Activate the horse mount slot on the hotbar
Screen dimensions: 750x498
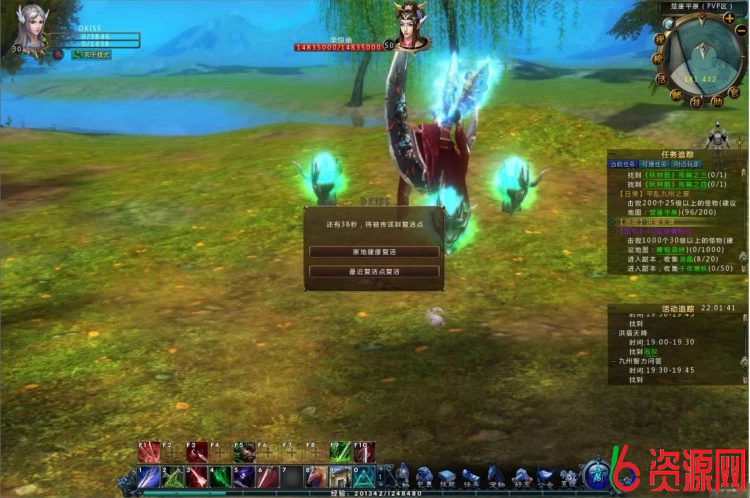(x=316, y=476)
